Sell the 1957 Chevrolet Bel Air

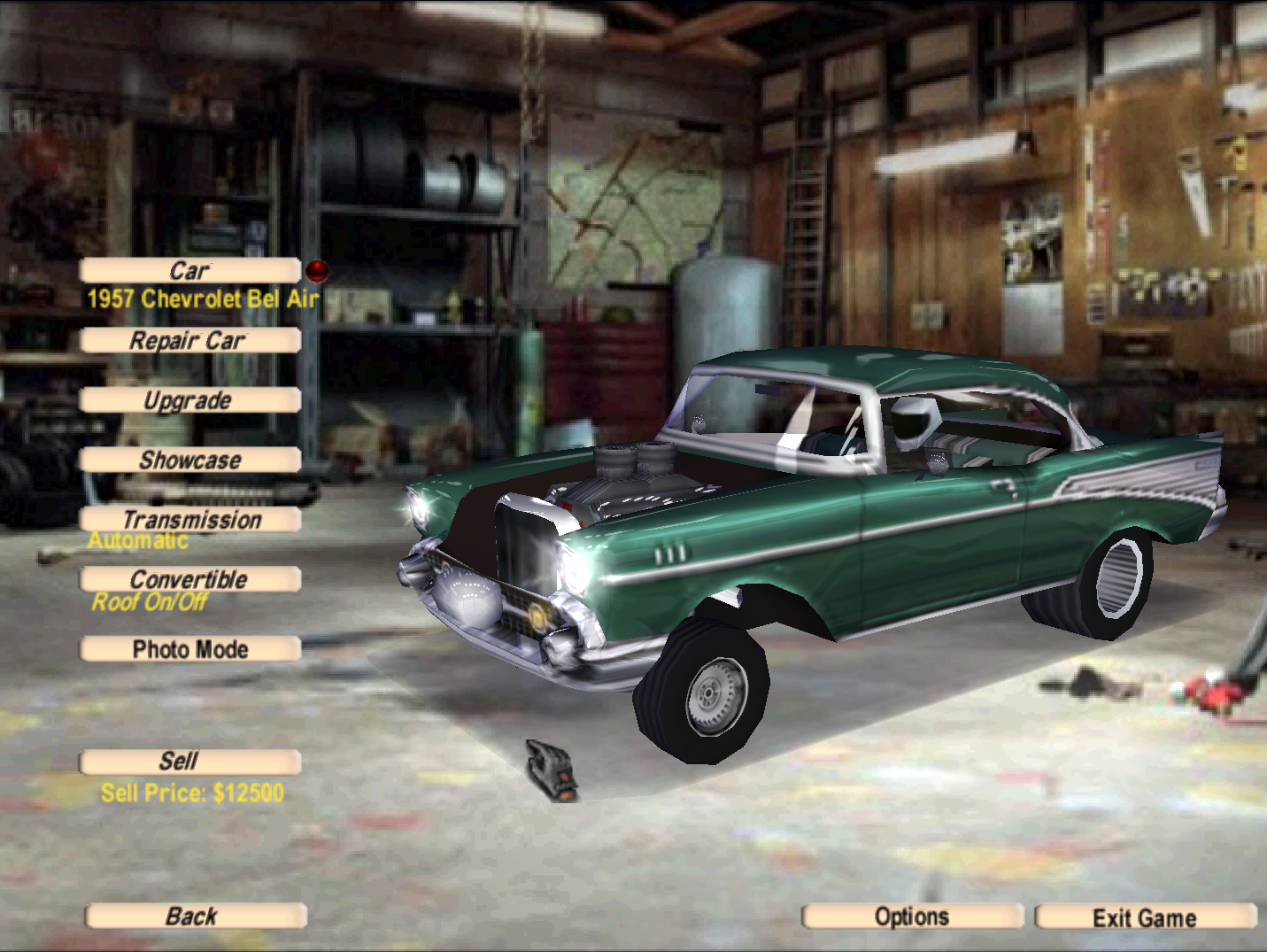point(190,762)
